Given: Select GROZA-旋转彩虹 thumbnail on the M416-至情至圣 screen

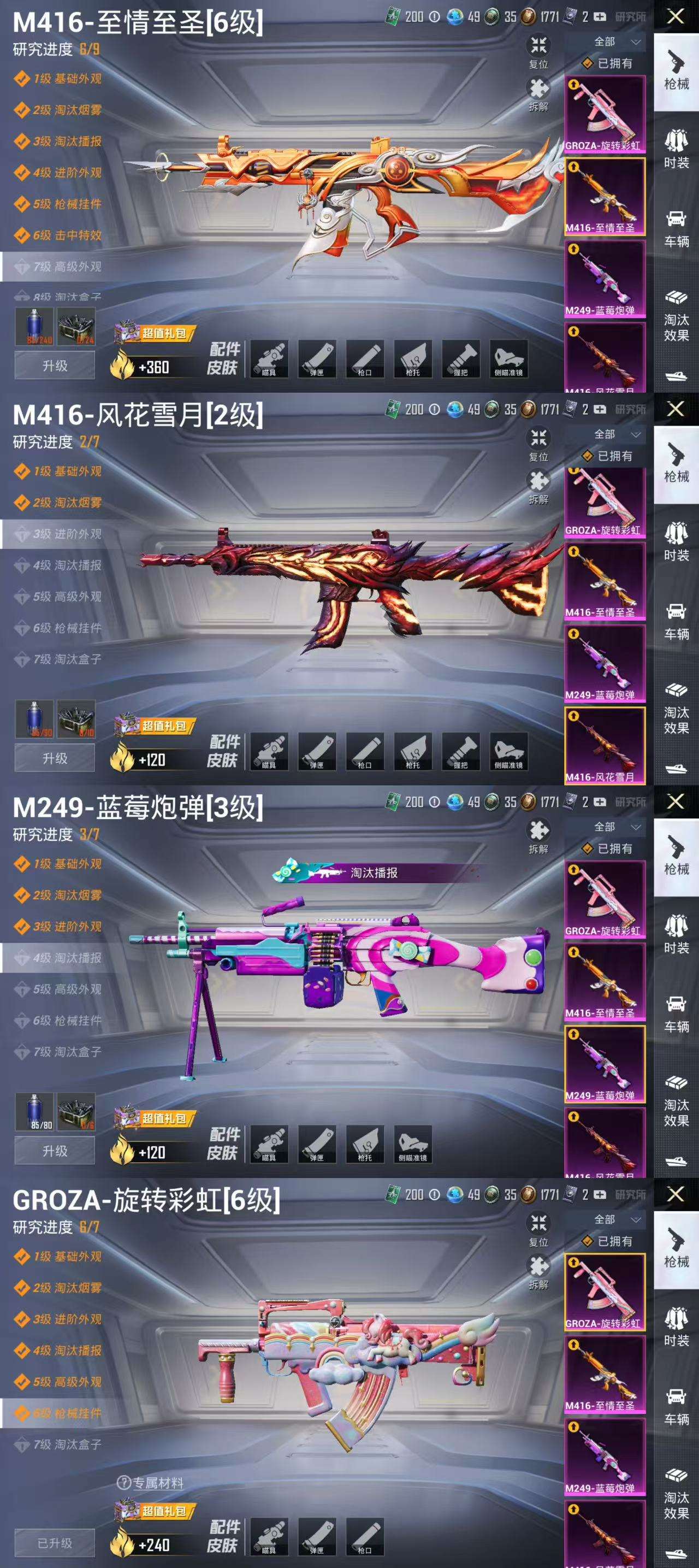Looking at the screenshot, I should [x=605, y=114].
